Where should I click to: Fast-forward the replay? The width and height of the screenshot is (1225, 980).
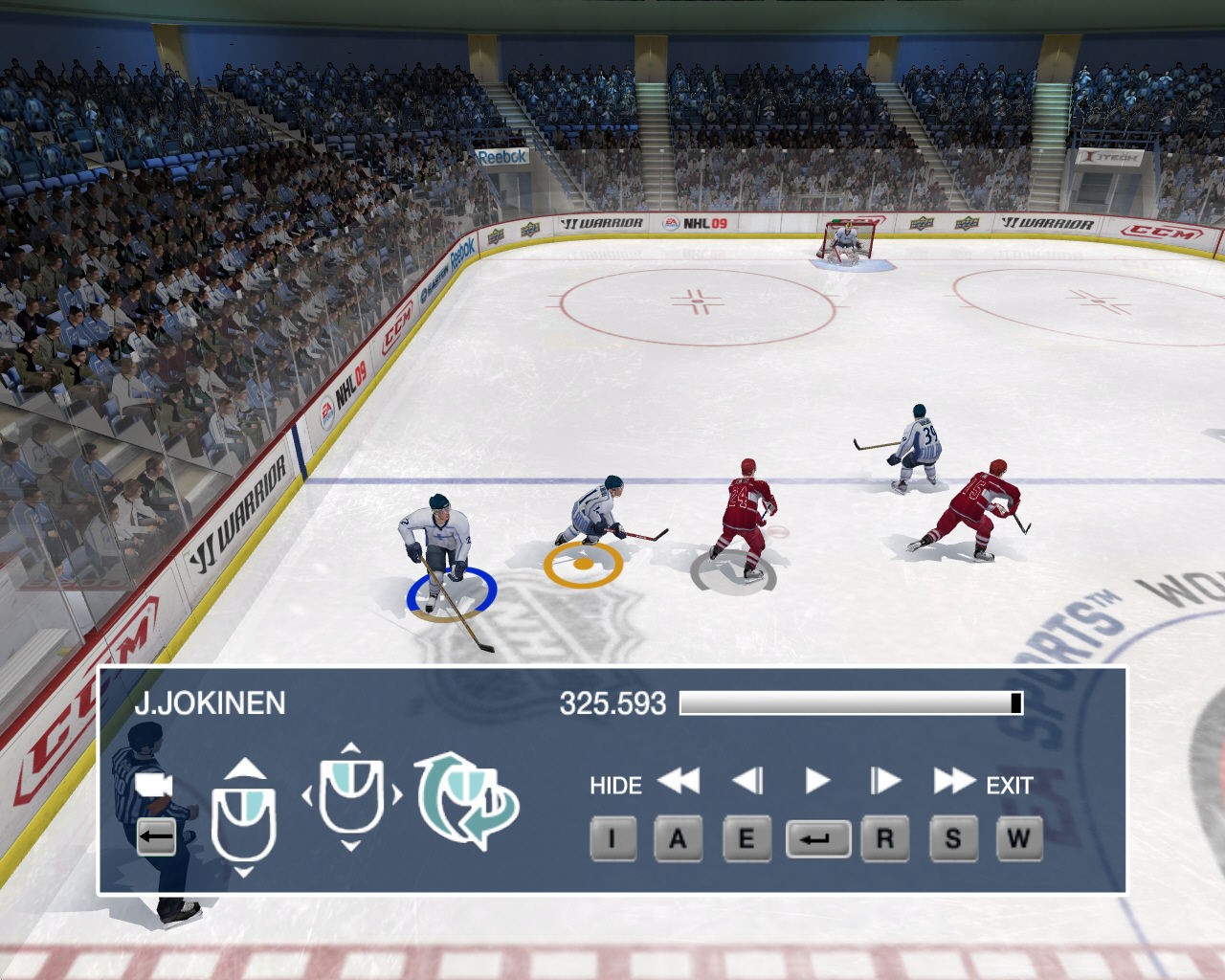[953, 782]
